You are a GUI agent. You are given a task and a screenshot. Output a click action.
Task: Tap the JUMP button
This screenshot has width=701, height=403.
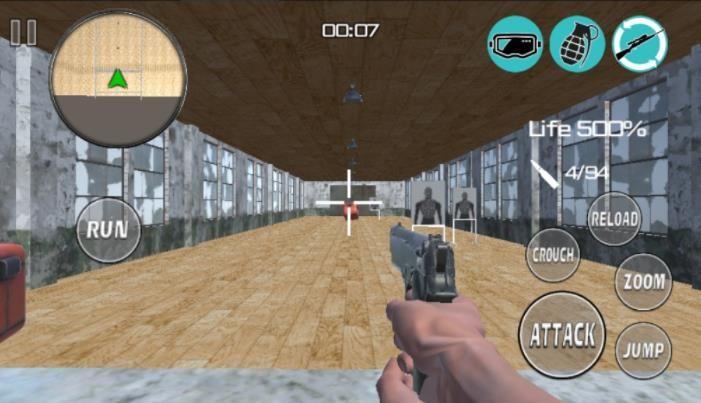pyautogui.click(x=642, y=350)
